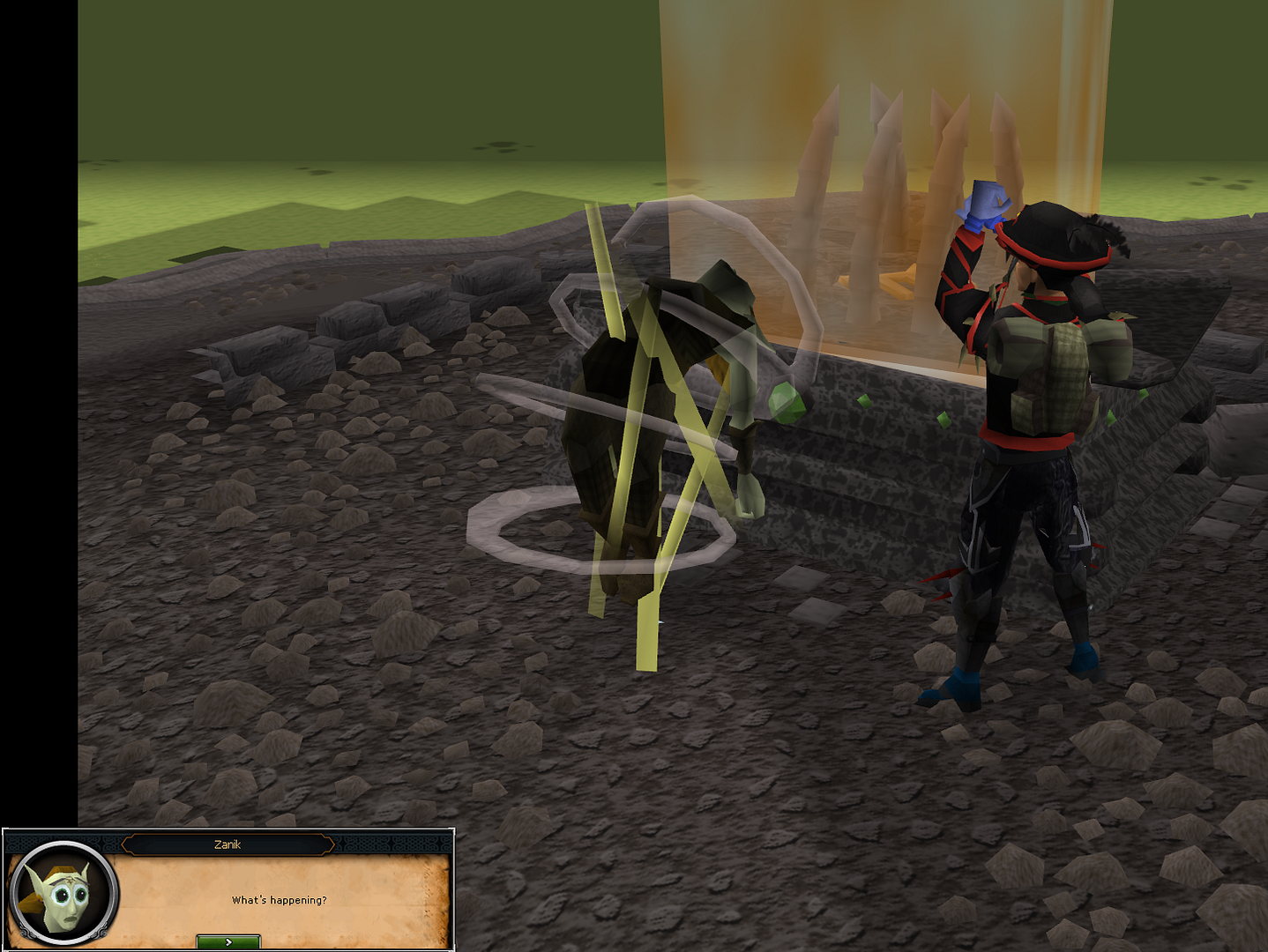Continue Zanik's dialogue with the green arrow button

click(x=228, y=941)
